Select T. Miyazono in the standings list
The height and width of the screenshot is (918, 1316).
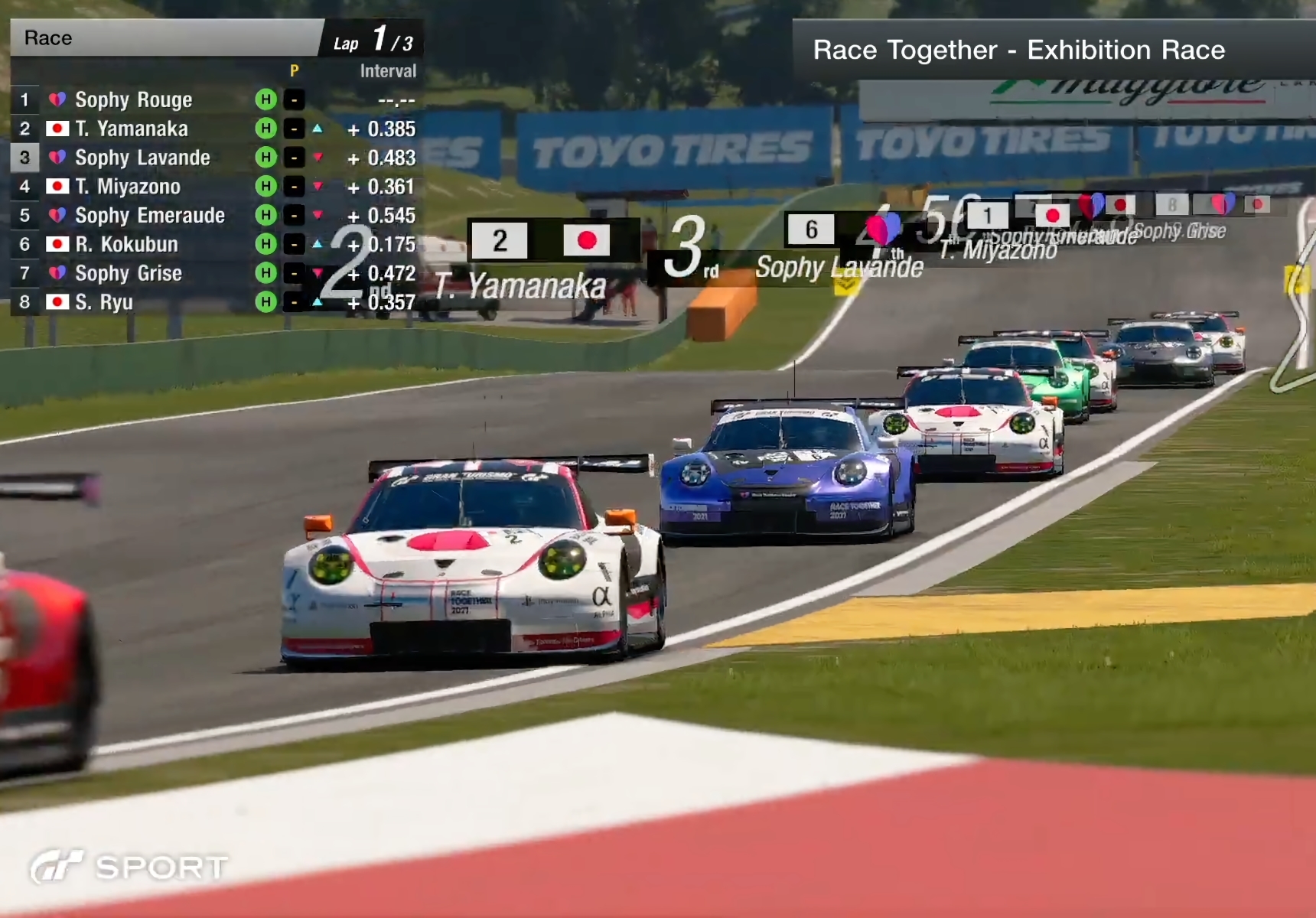(128, 187)
